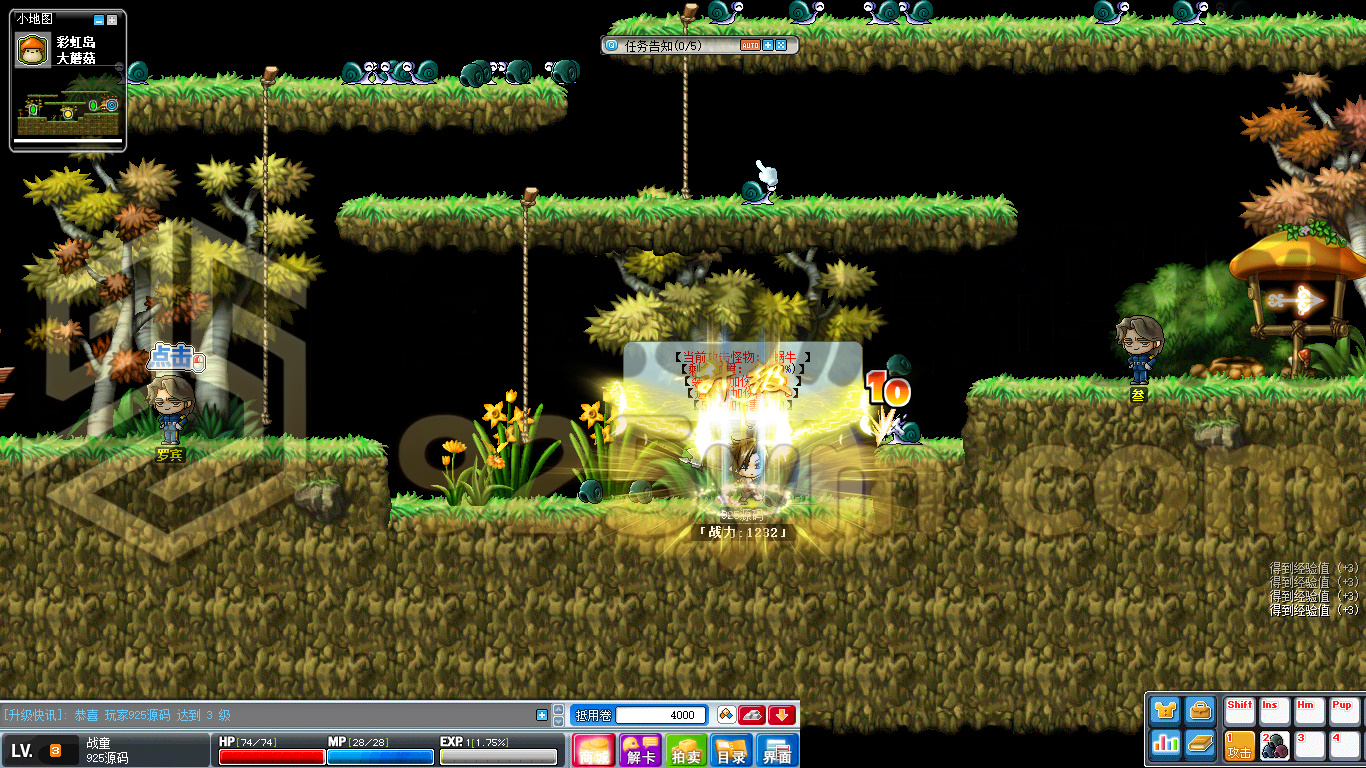1366x768 pixels.
Task: Open the 商城 cash shop
Action: [x=593, y=750]
